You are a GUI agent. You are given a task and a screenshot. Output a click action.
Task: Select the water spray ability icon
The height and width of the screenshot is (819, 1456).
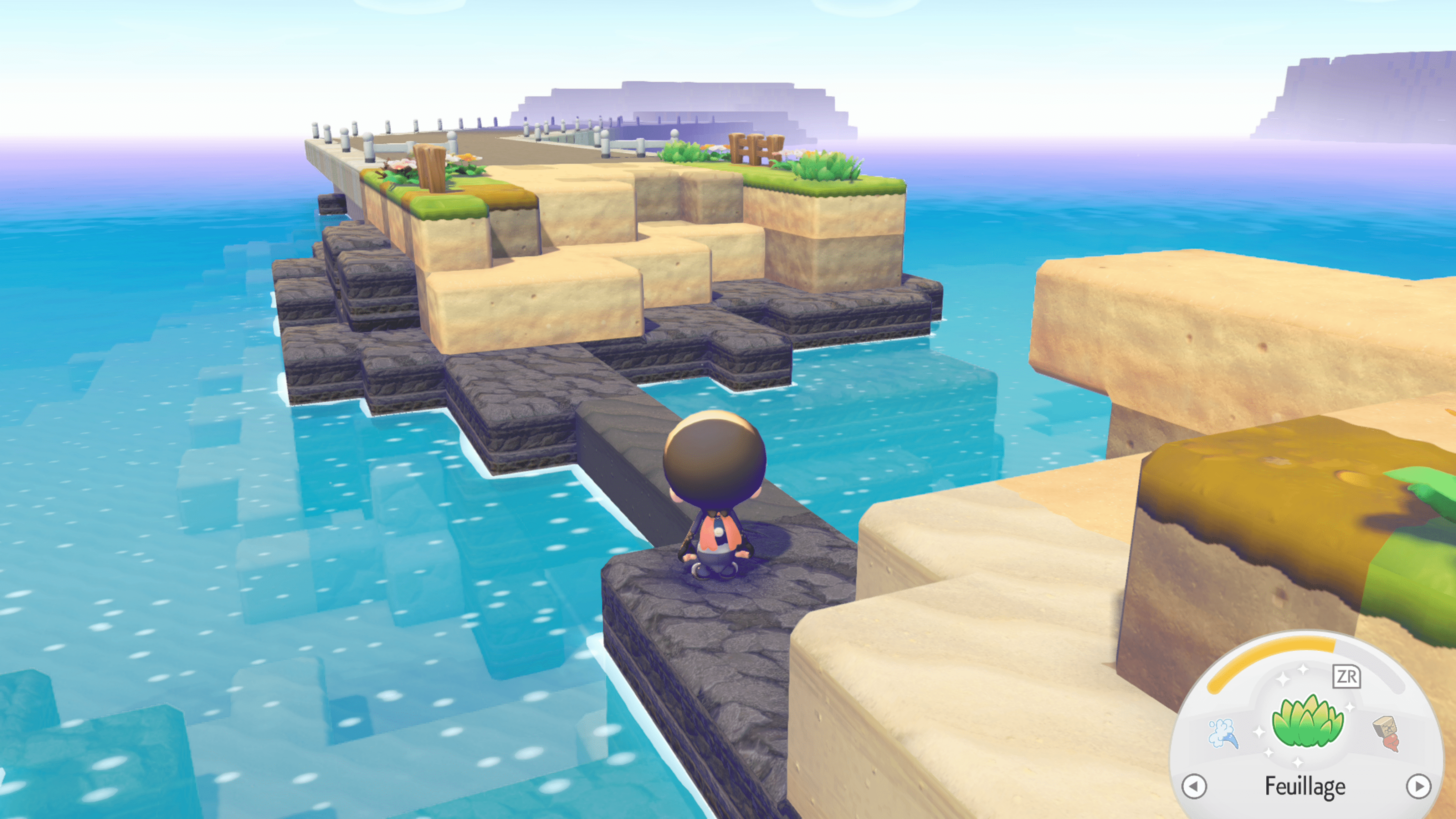click(x=1223, y=733)
